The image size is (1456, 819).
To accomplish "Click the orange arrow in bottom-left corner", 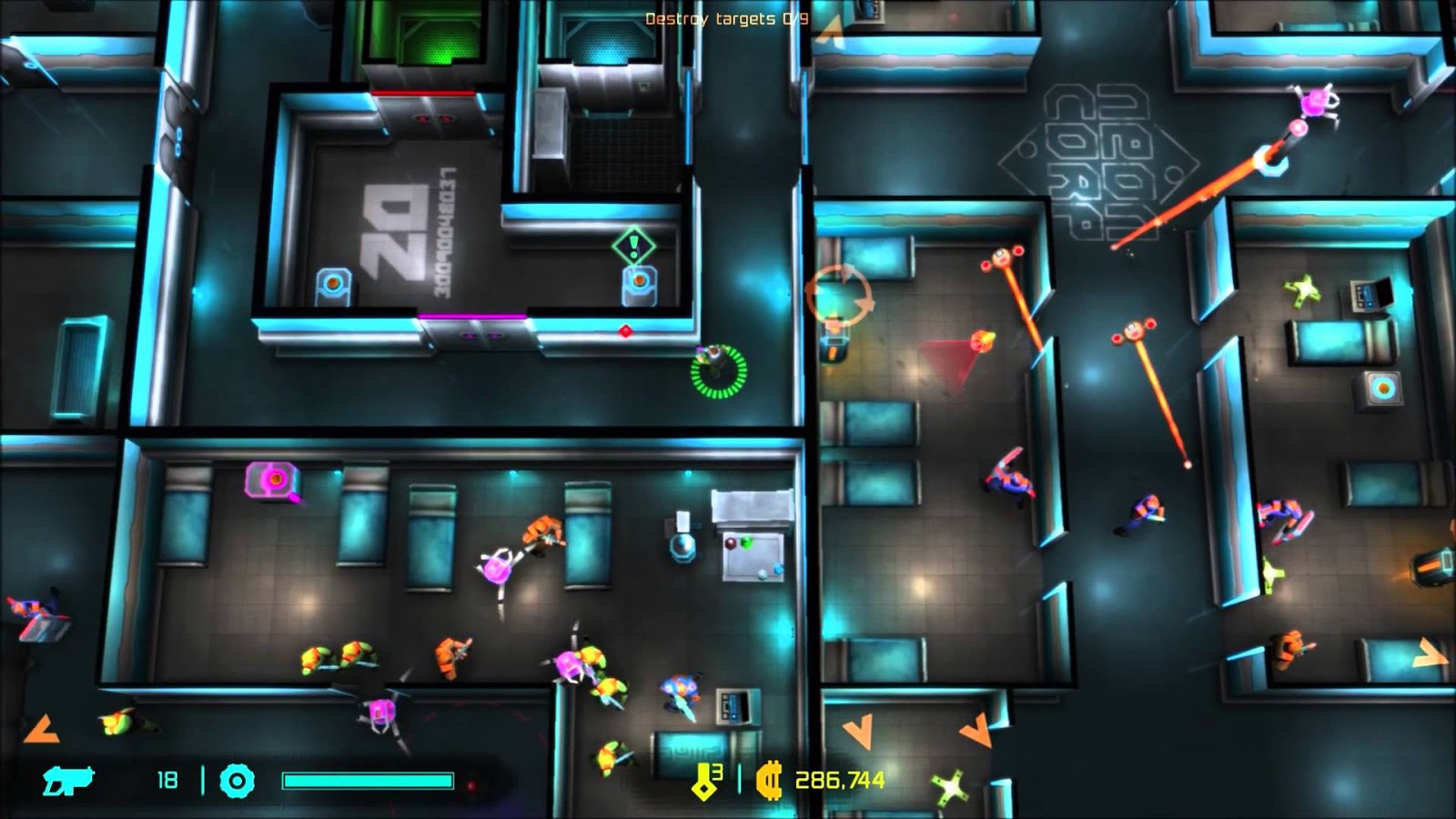I will [40, 728].
